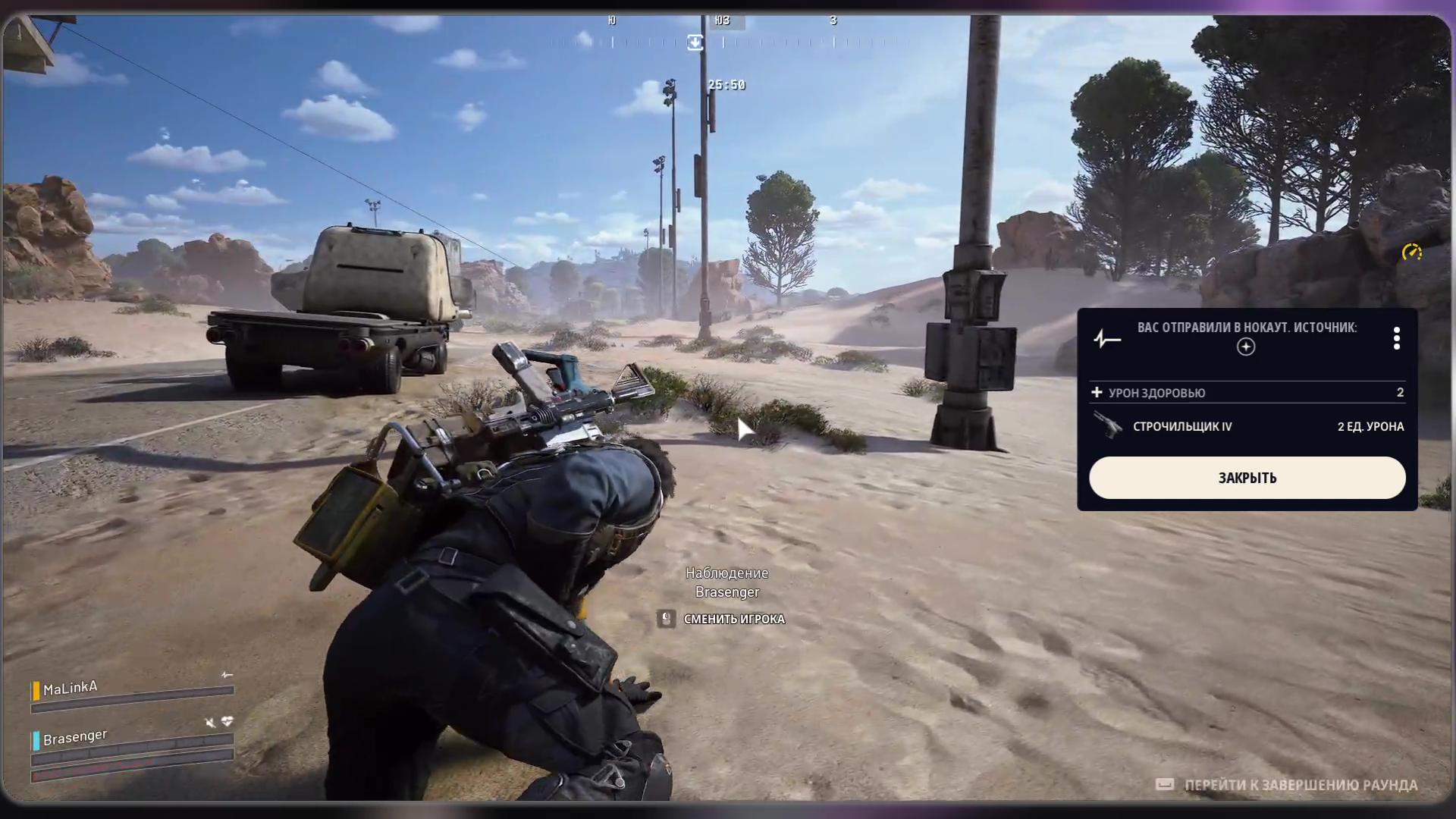This screenshot has height=819, width=1456.
Task: Click the yellow speedometer indicator icon
Action: coord(1411,253)
